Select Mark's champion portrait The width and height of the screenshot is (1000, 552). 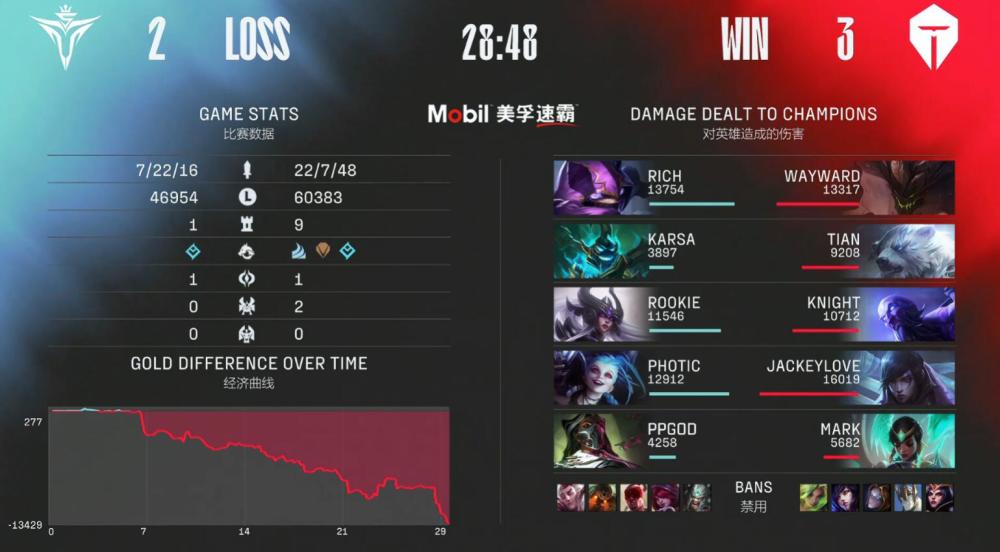(908, 441)
